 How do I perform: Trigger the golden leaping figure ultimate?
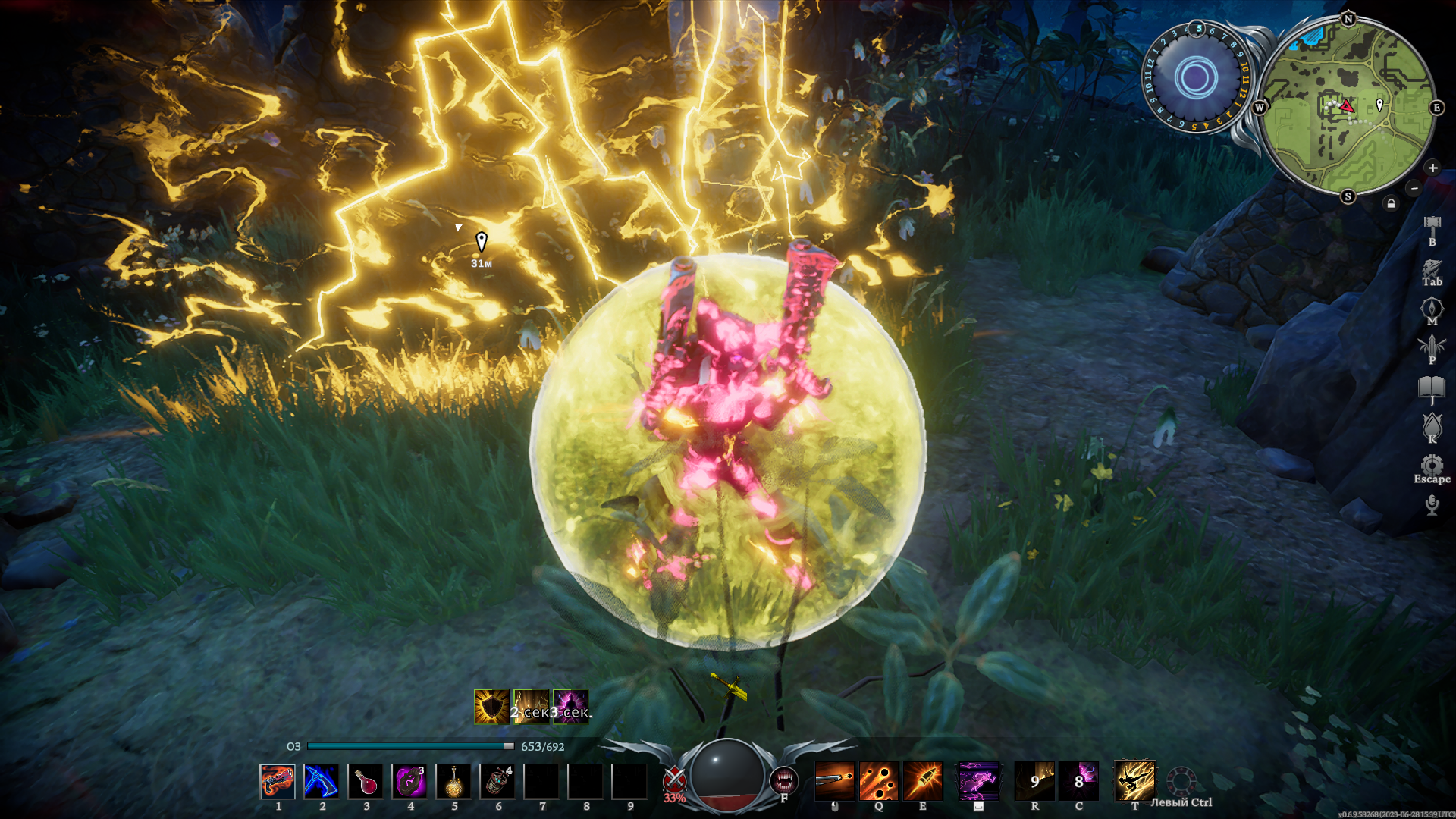click(x=1134, y=781)
